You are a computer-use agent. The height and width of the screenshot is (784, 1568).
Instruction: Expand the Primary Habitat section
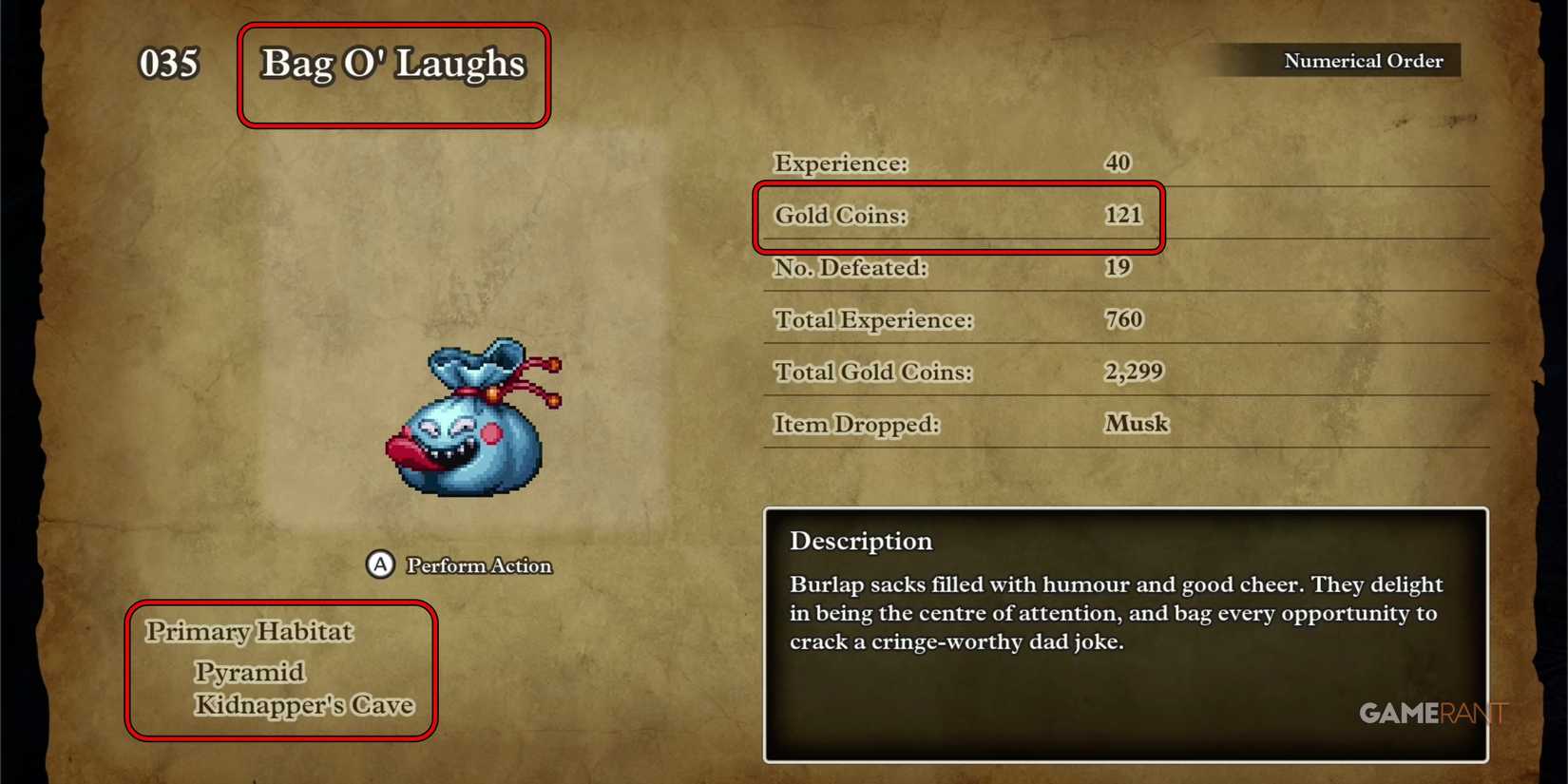point(250,630)
